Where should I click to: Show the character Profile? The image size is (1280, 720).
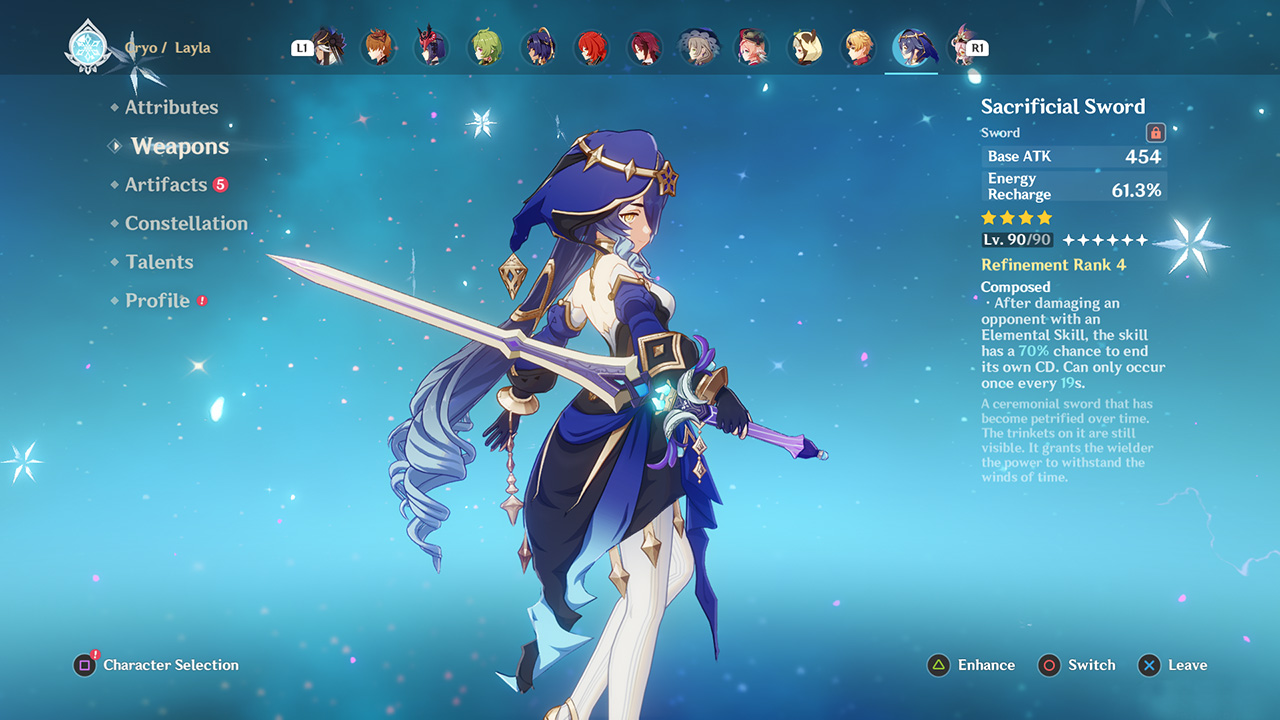[157, 300]
